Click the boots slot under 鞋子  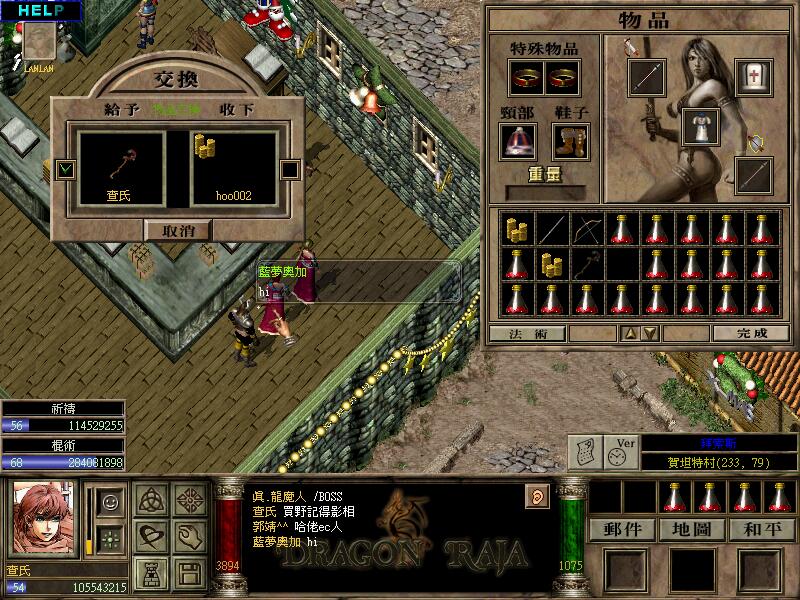pos(571,140)
